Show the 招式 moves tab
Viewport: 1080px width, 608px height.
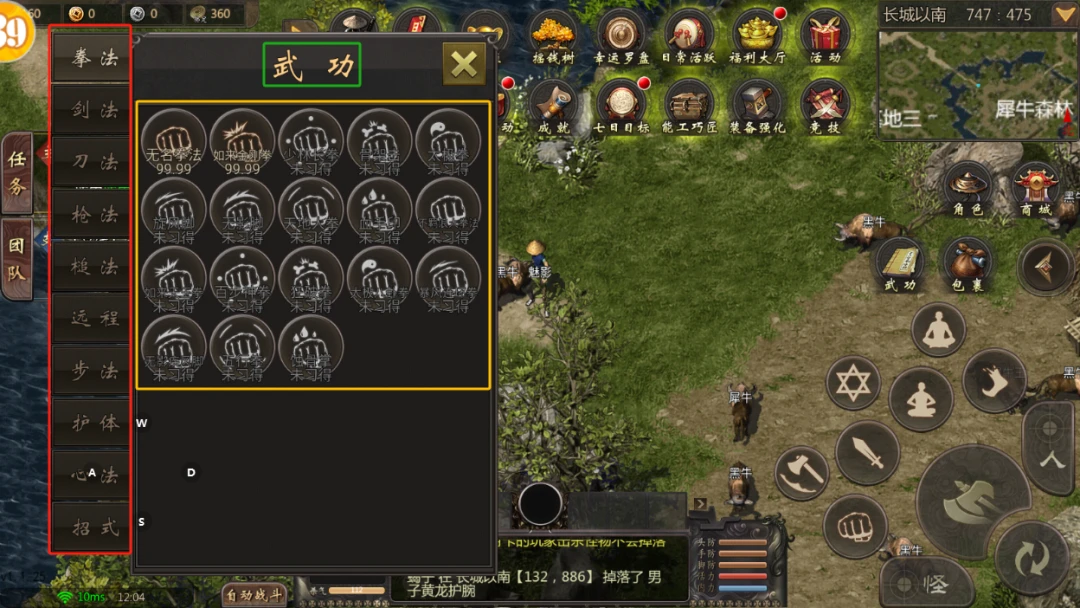pyautogui.click(x=91, y=527)
